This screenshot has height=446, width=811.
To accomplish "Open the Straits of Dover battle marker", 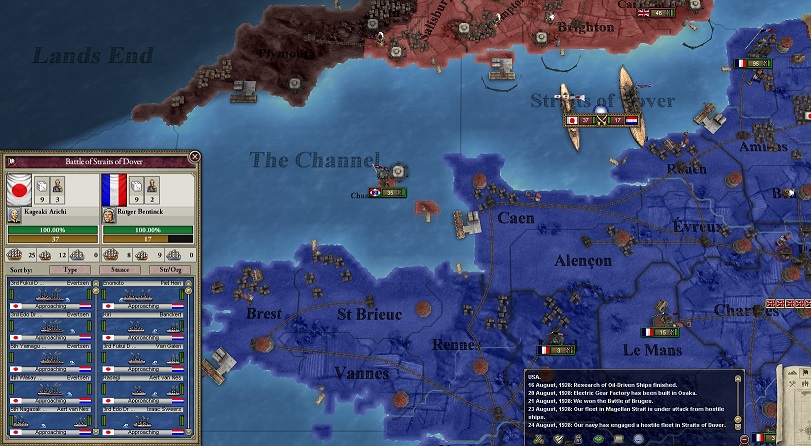I will (600, 121).
